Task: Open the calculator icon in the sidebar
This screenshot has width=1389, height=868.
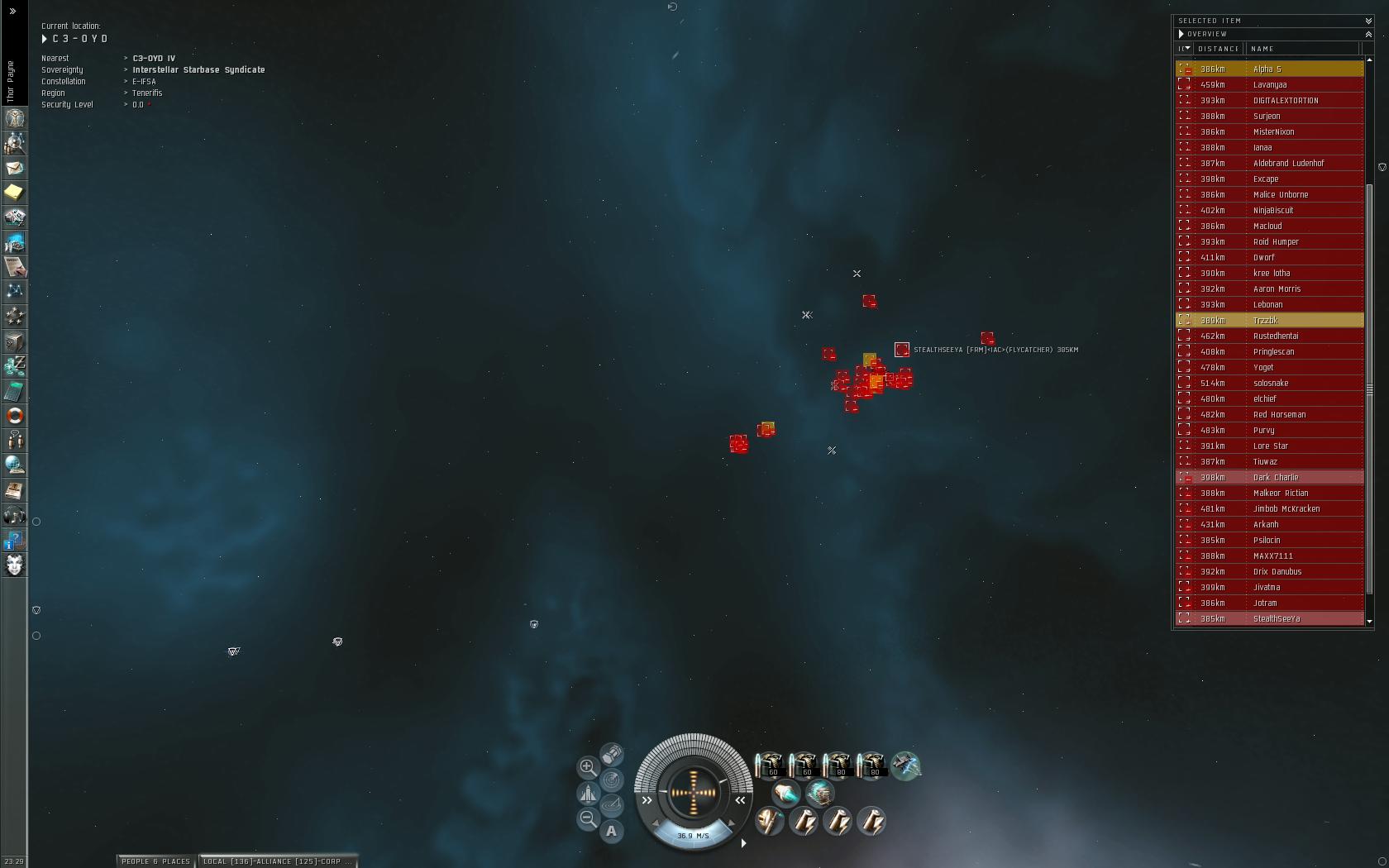Action: 14,391
